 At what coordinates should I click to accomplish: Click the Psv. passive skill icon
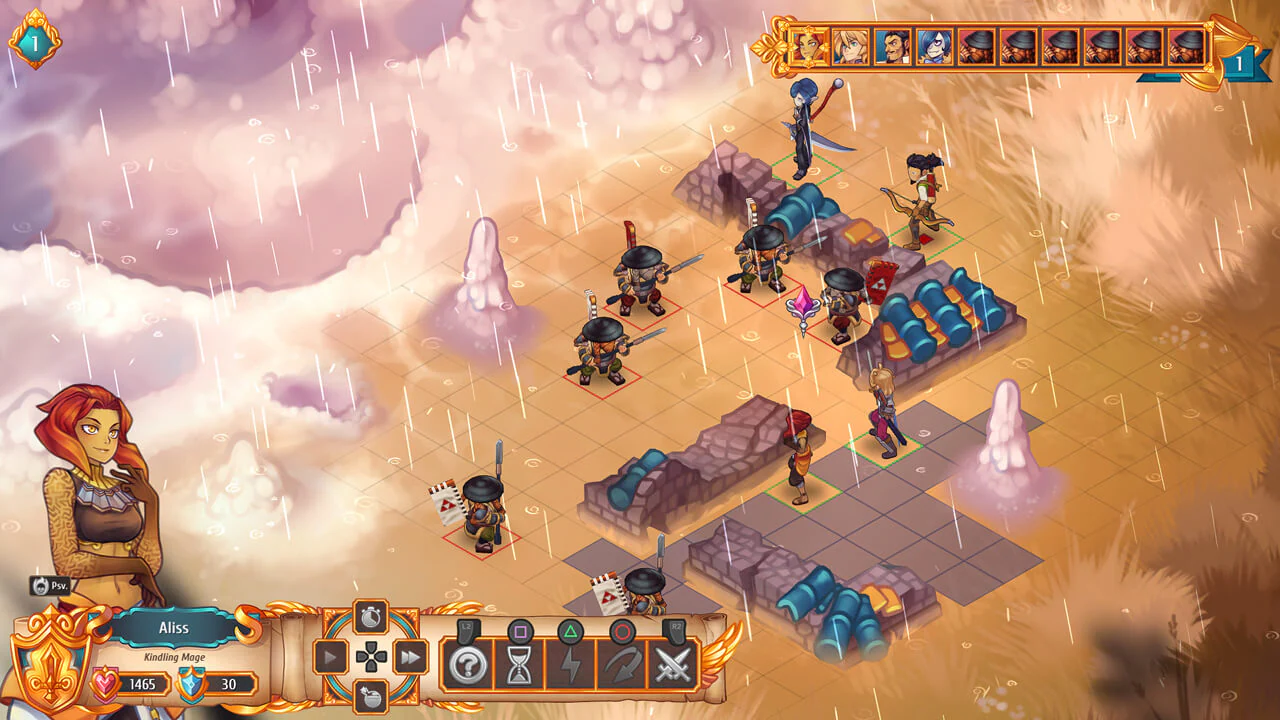49,586
